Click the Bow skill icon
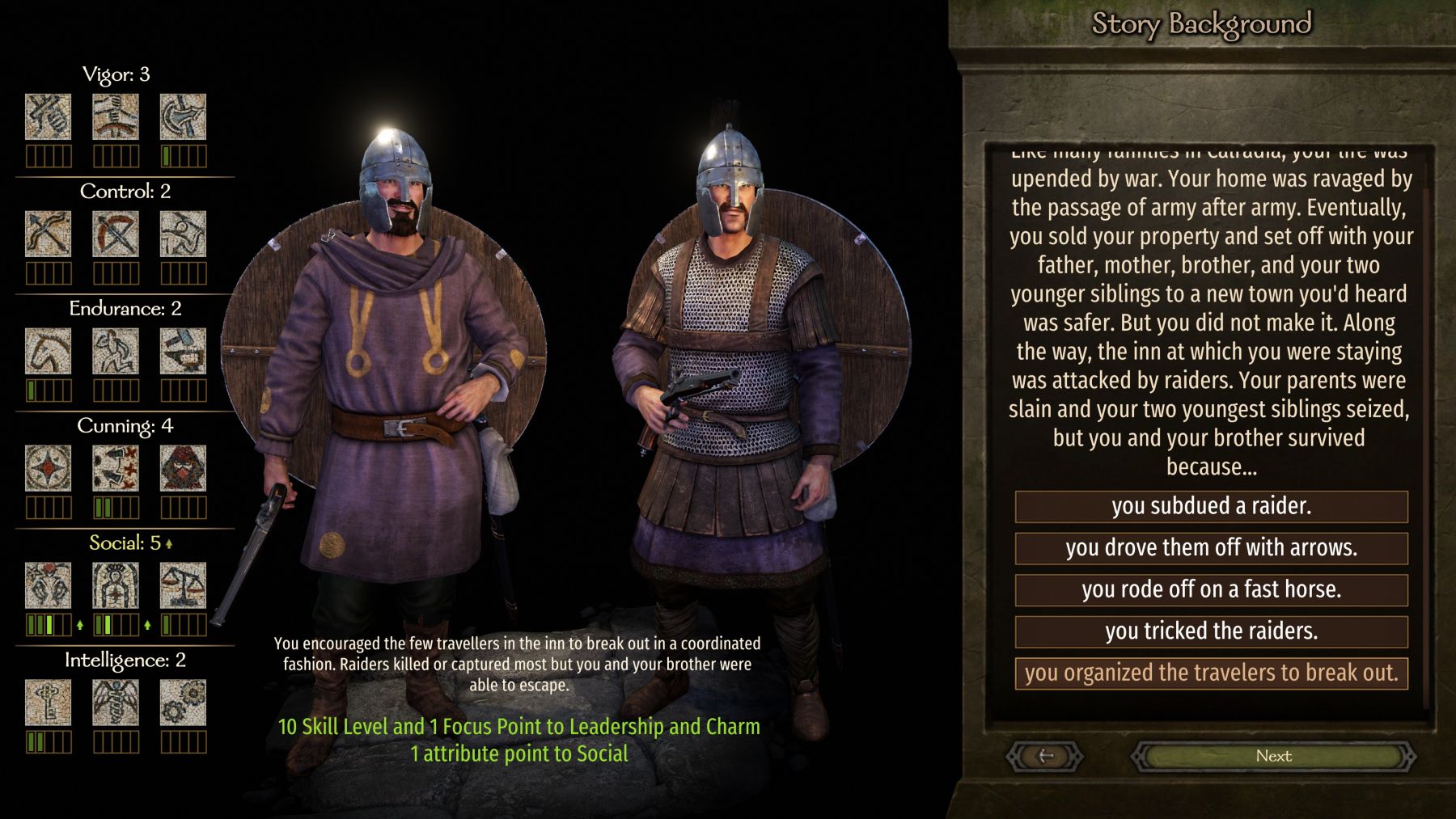 pos(48,234)
